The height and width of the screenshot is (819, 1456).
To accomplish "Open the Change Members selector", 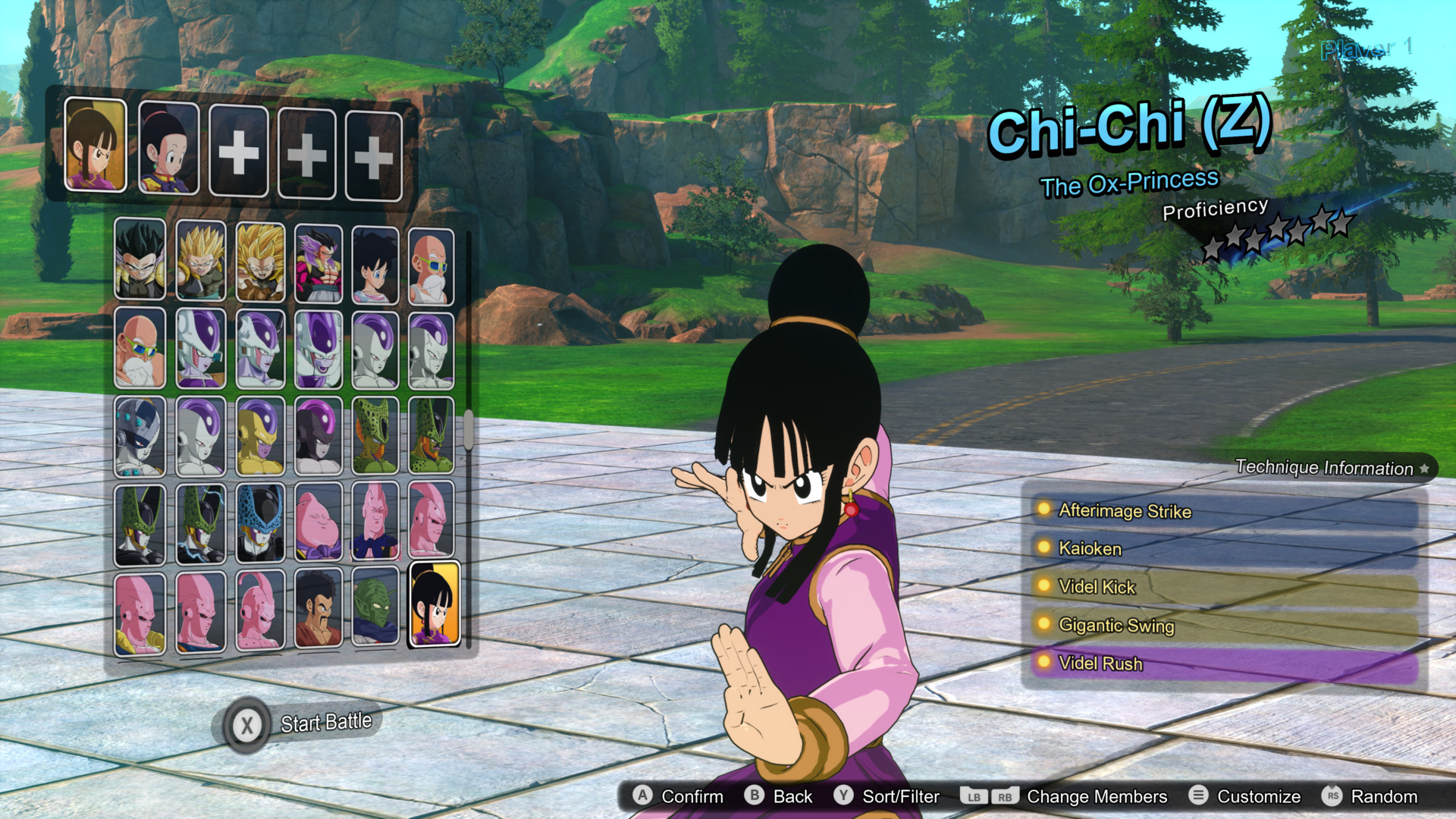I will 1096,796.
